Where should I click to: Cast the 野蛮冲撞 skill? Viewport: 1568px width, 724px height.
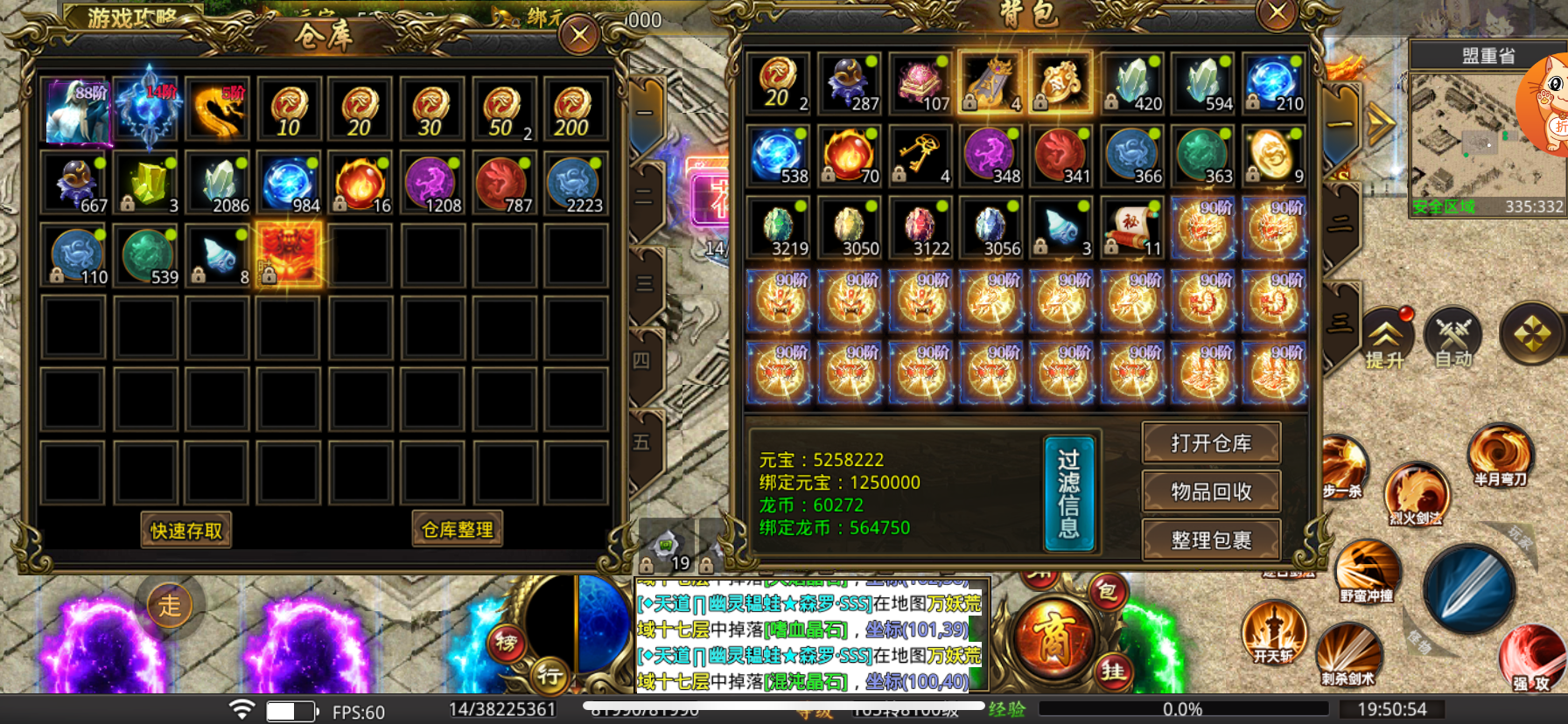click(1366, 570)
